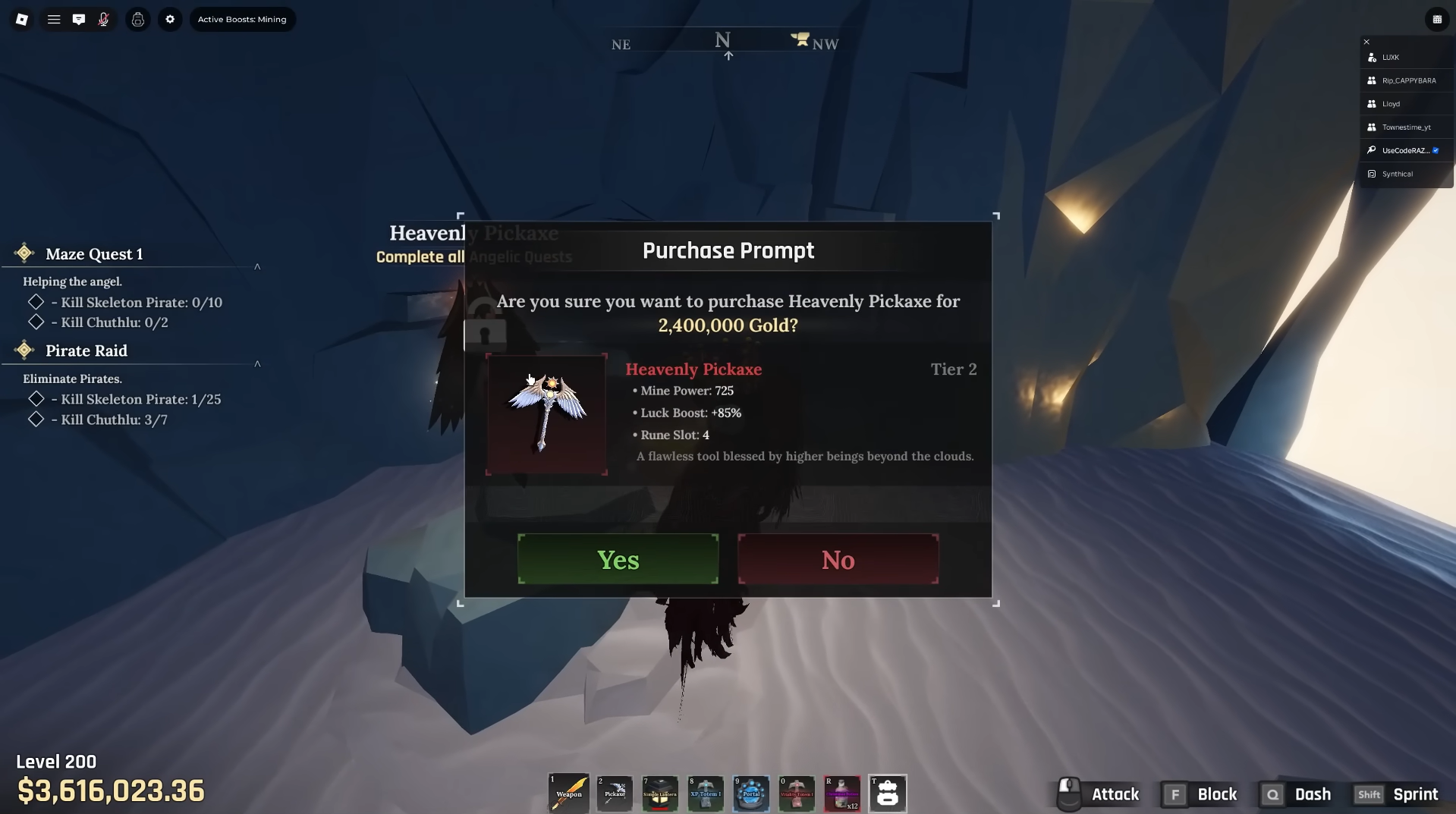Open the gear settings icon
This screenshot has width=1456, height=814.
170,20
